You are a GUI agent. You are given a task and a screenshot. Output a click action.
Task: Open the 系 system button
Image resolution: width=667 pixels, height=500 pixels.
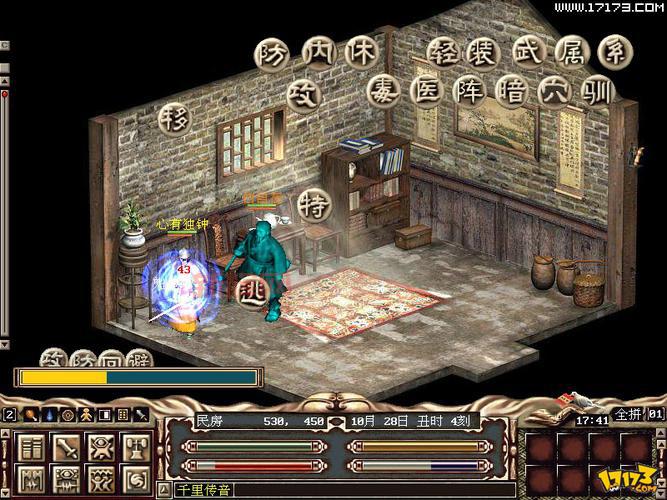point(615,53)
